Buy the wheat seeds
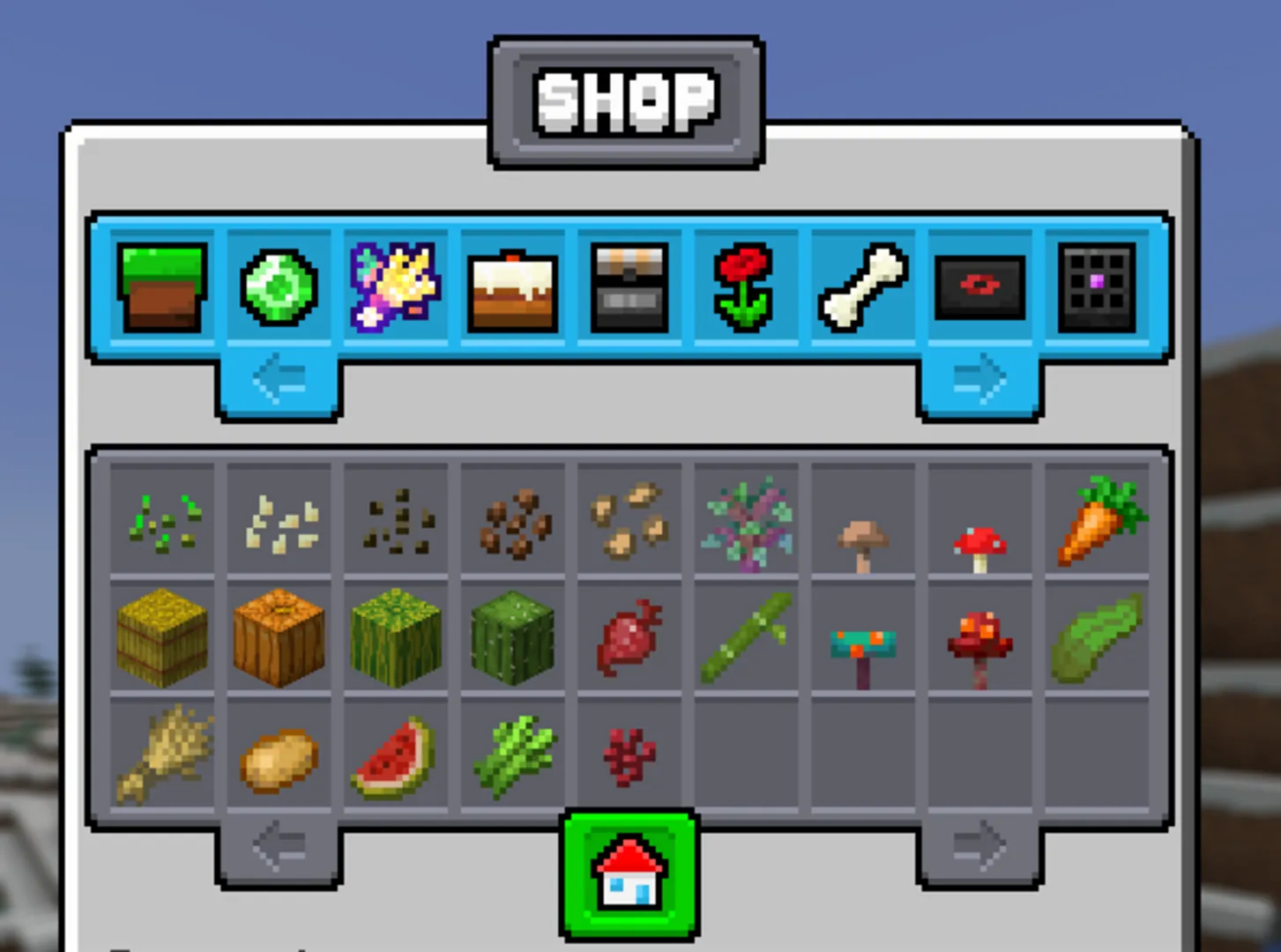The image size is (1281, 952). (160, 518)
